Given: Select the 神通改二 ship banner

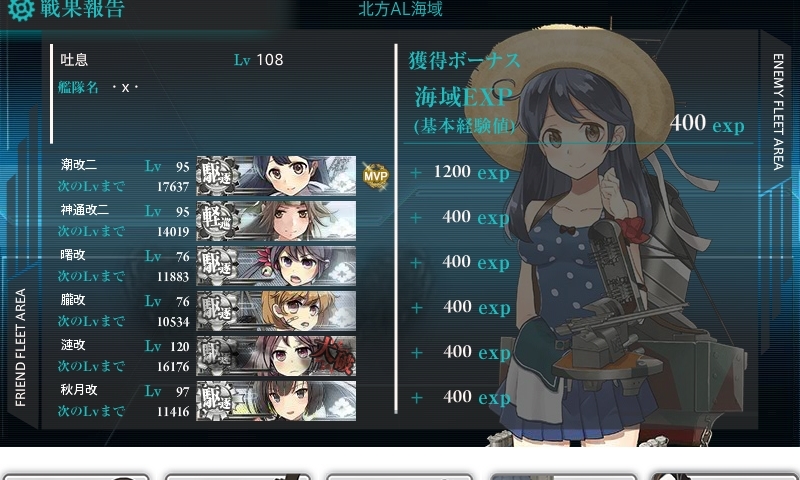Looking at the screenshot, I should pos(276,220).
